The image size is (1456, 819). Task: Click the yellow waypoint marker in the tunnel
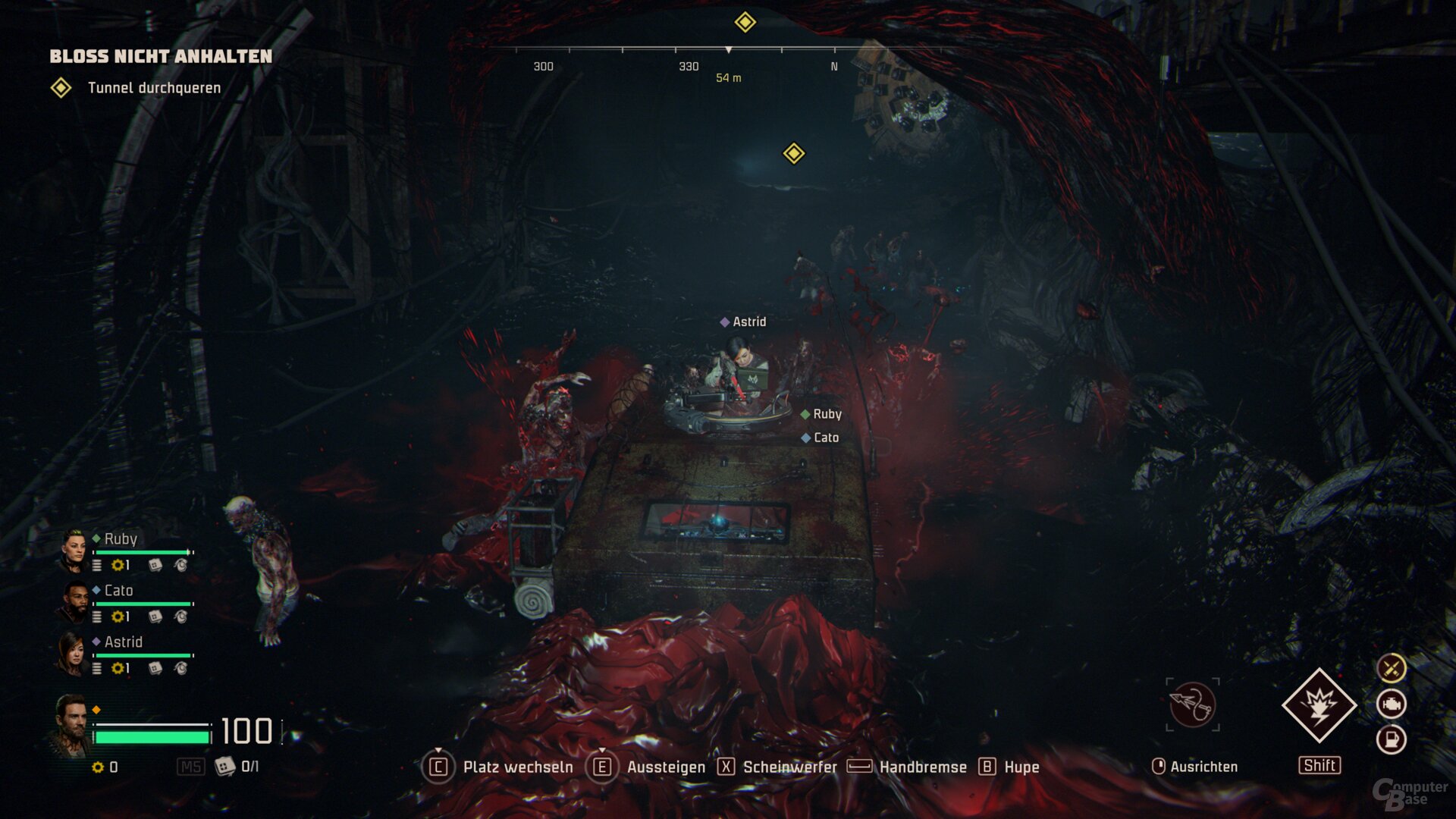pyautogui.click(x=793, y=153)
